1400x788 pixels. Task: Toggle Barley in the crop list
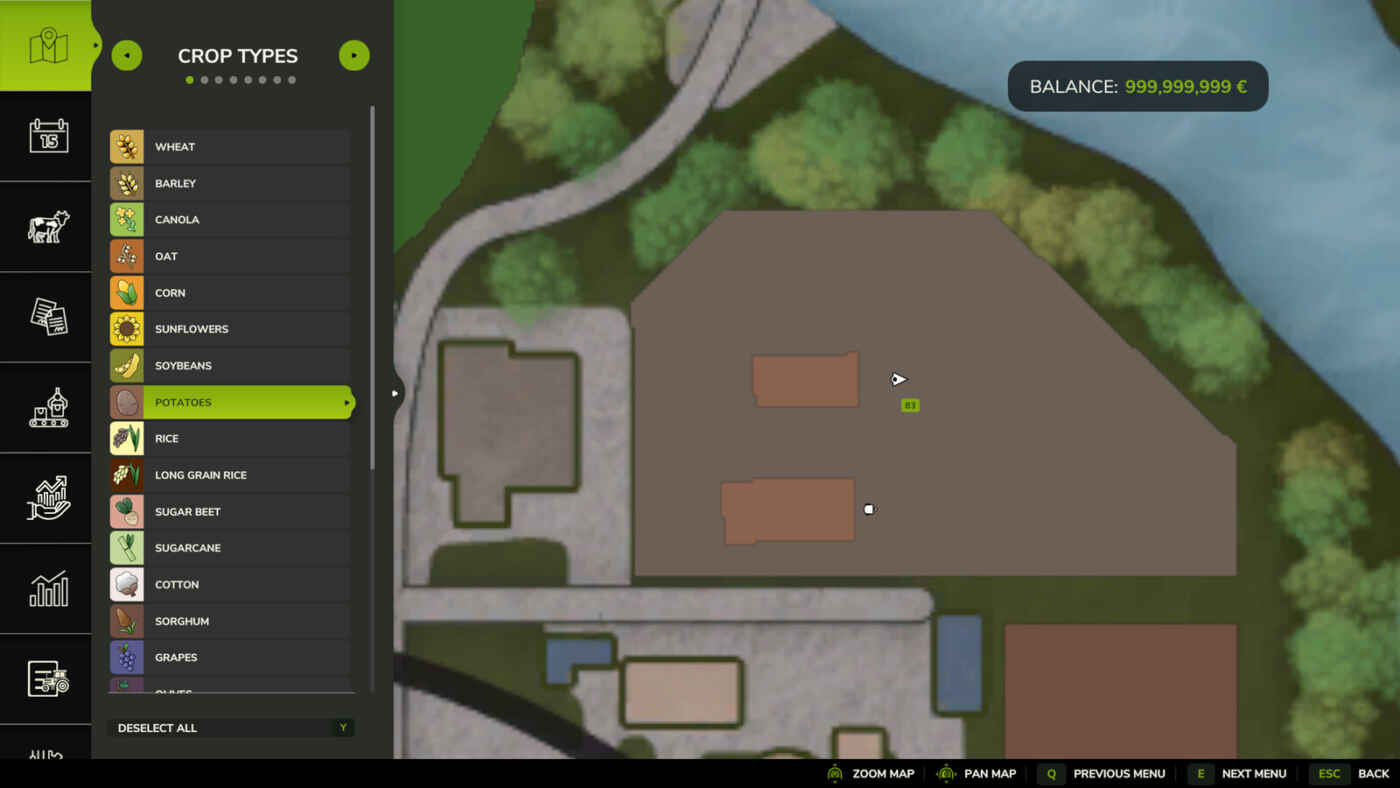pyautogui.click(x=230, y=184)
